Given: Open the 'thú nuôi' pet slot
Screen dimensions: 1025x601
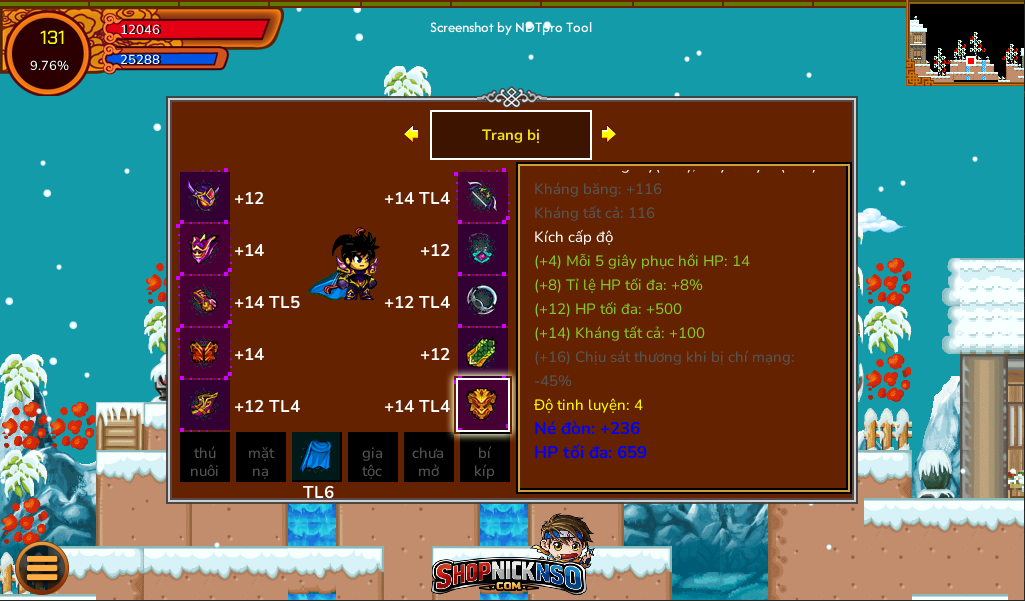Looking at the screenshot, I should point(205,458).
